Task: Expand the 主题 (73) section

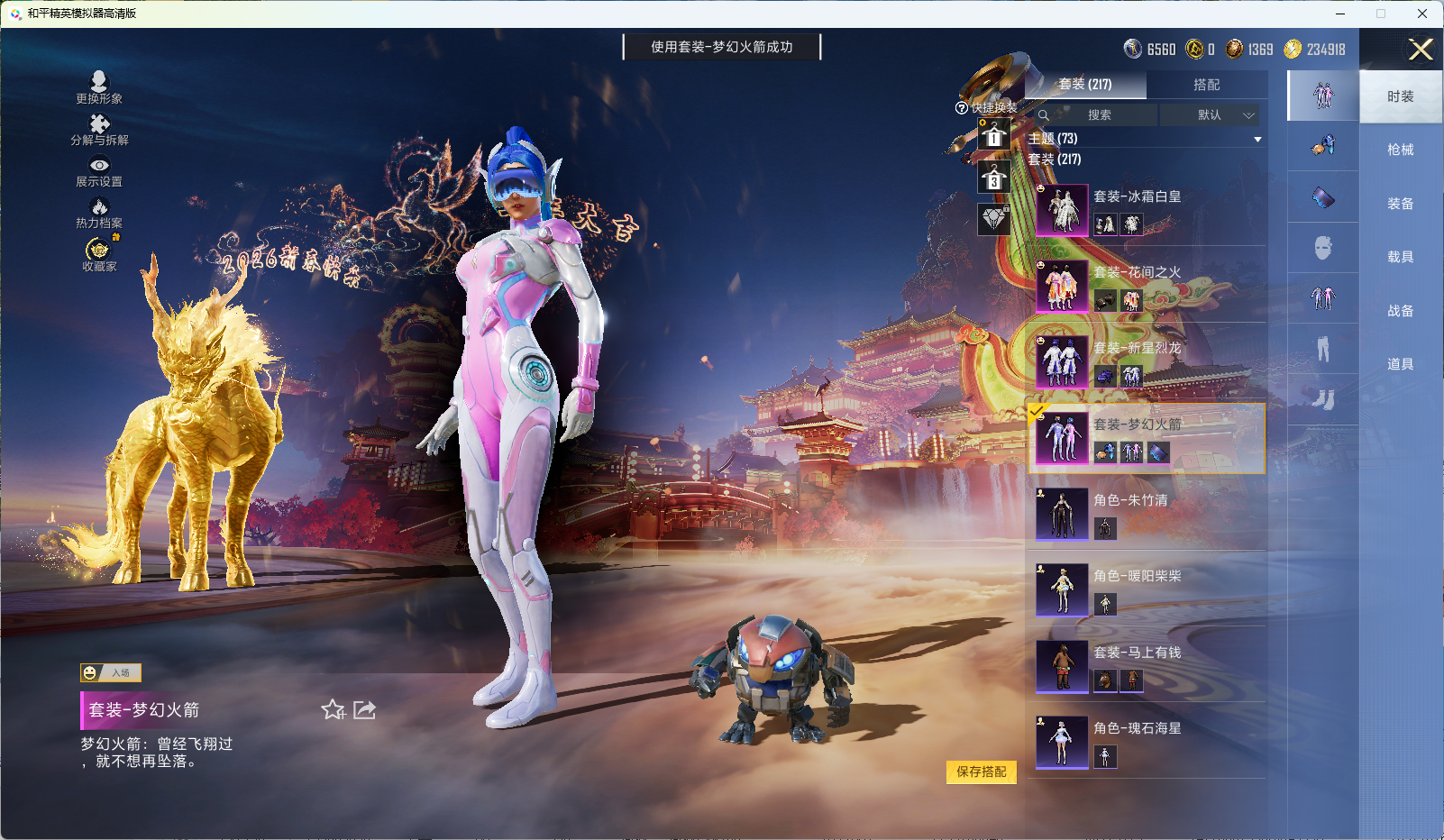Action: tap(1145, 139)
